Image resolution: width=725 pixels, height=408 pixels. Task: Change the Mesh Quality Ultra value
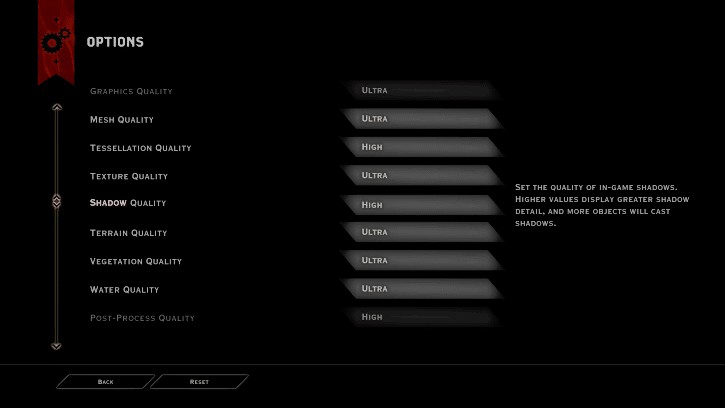420,119
